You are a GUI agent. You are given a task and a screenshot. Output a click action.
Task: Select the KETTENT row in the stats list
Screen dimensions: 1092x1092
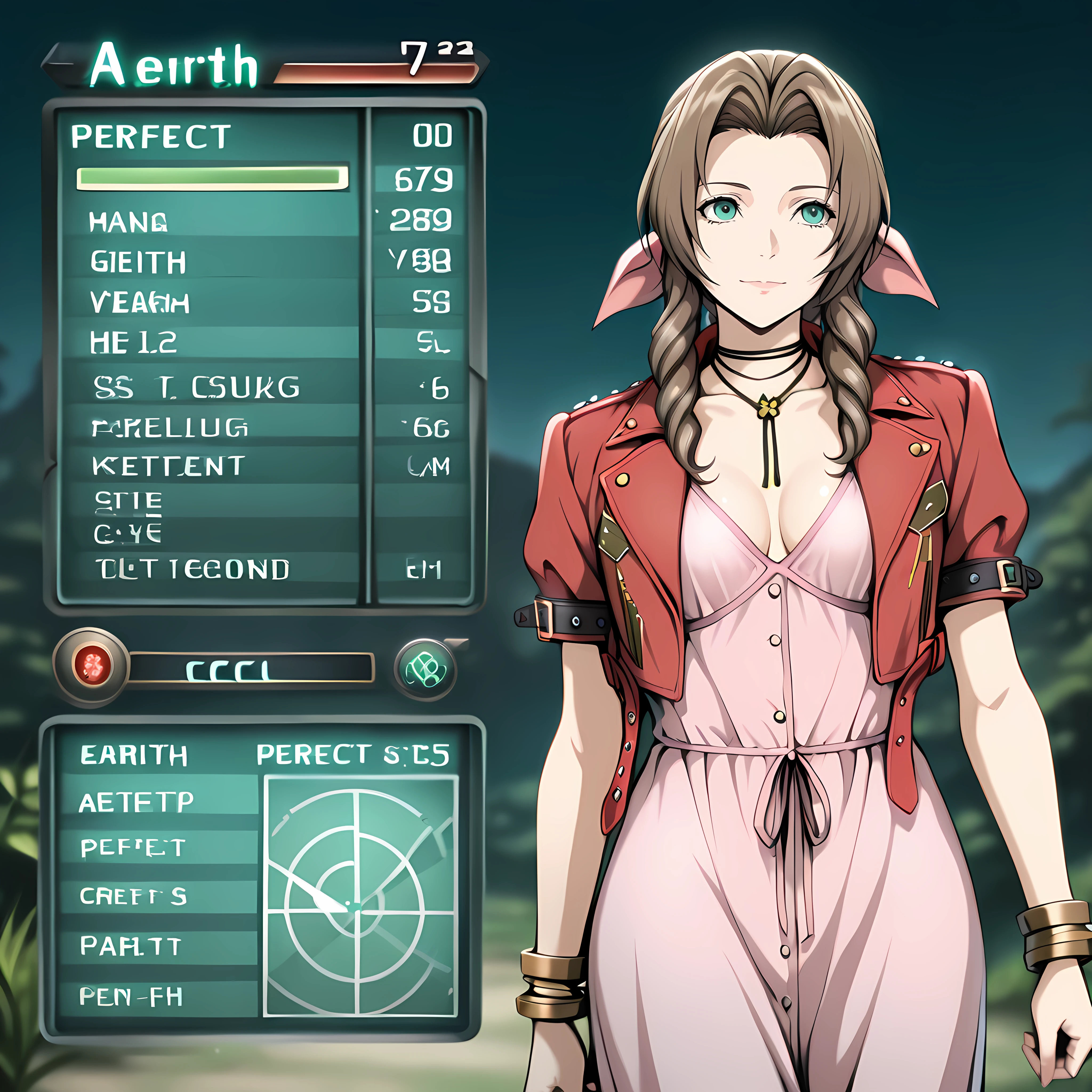click(x=168, y=466)
